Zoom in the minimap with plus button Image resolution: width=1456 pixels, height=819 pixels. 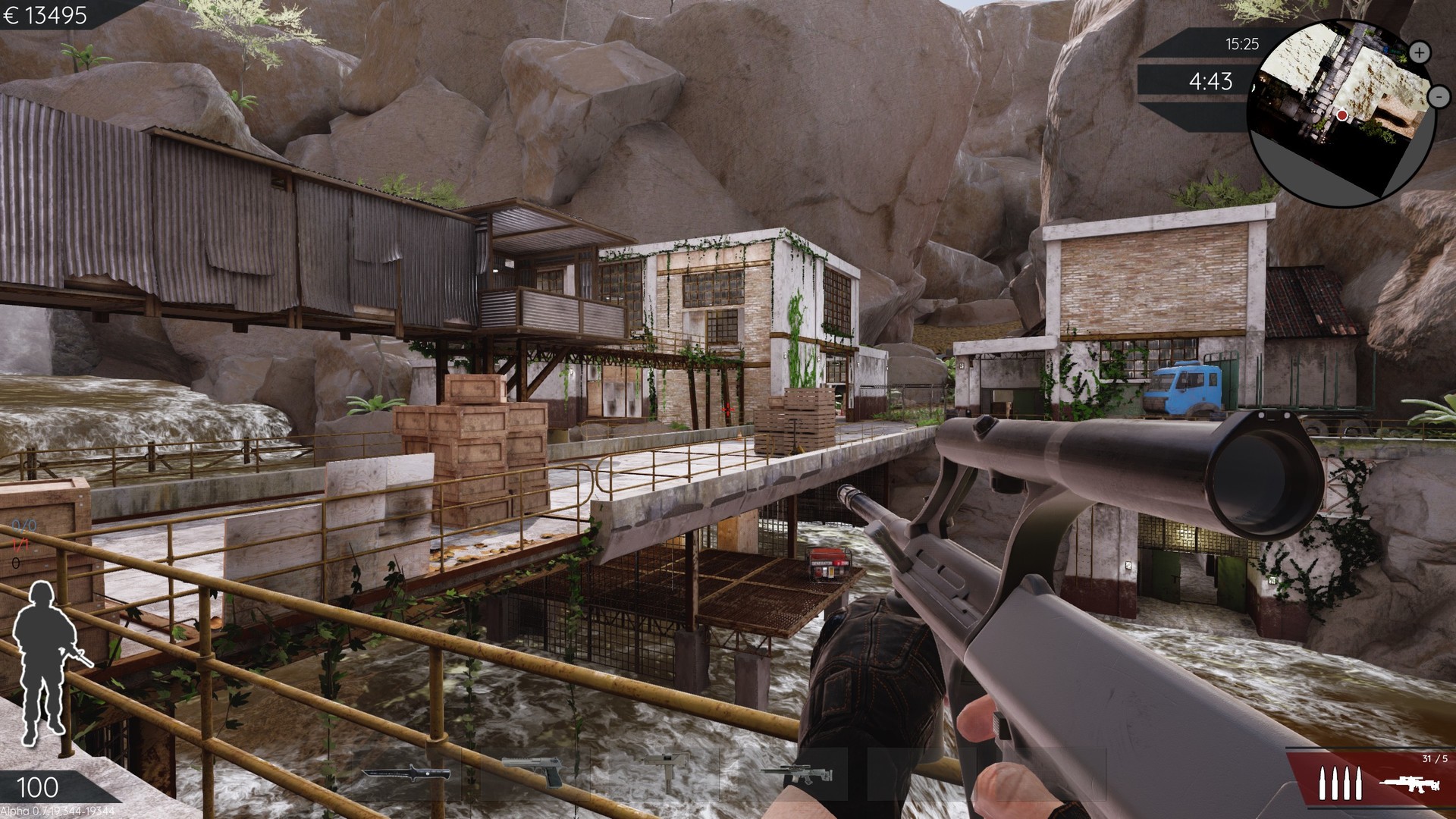1420,52
